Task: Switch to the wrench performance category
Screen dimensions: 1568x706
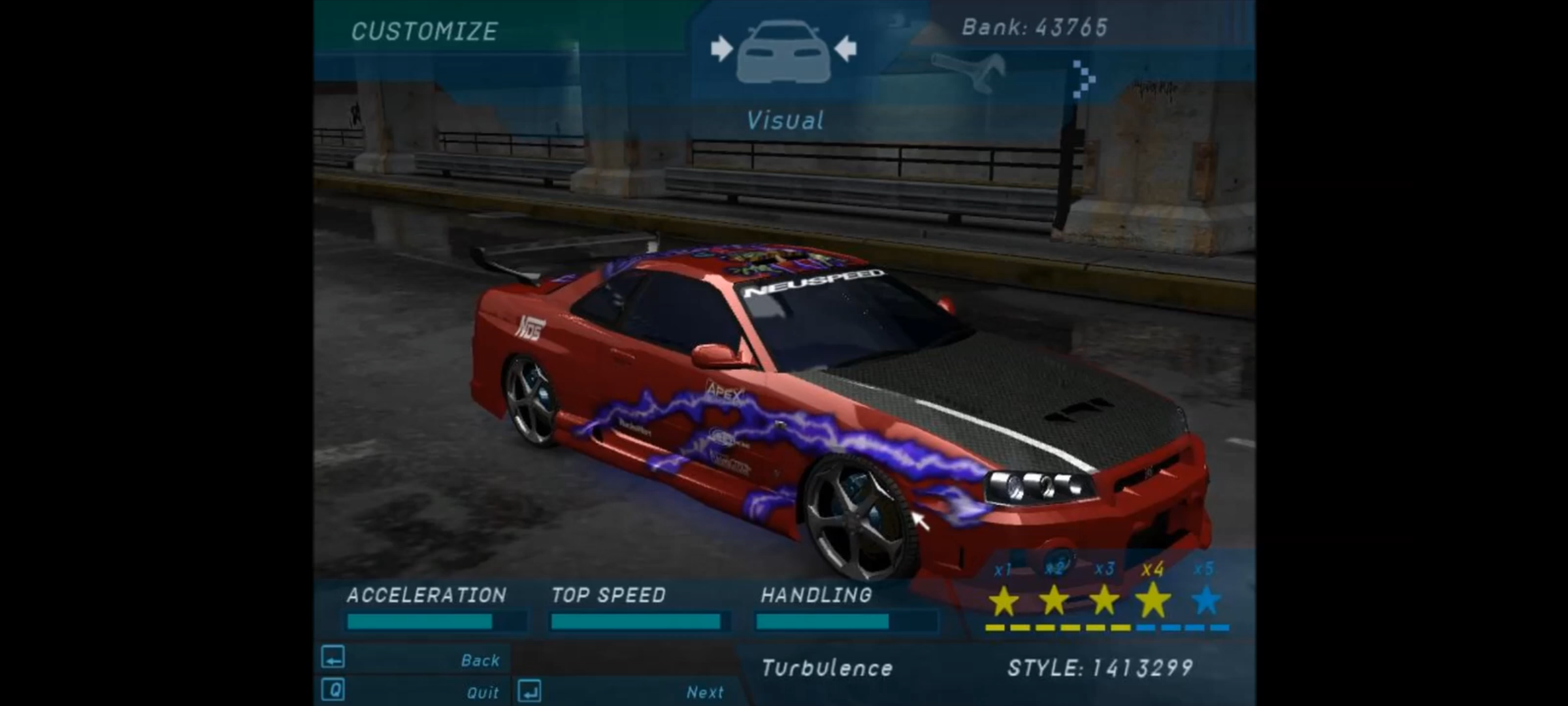Action: tap(968, 72)
